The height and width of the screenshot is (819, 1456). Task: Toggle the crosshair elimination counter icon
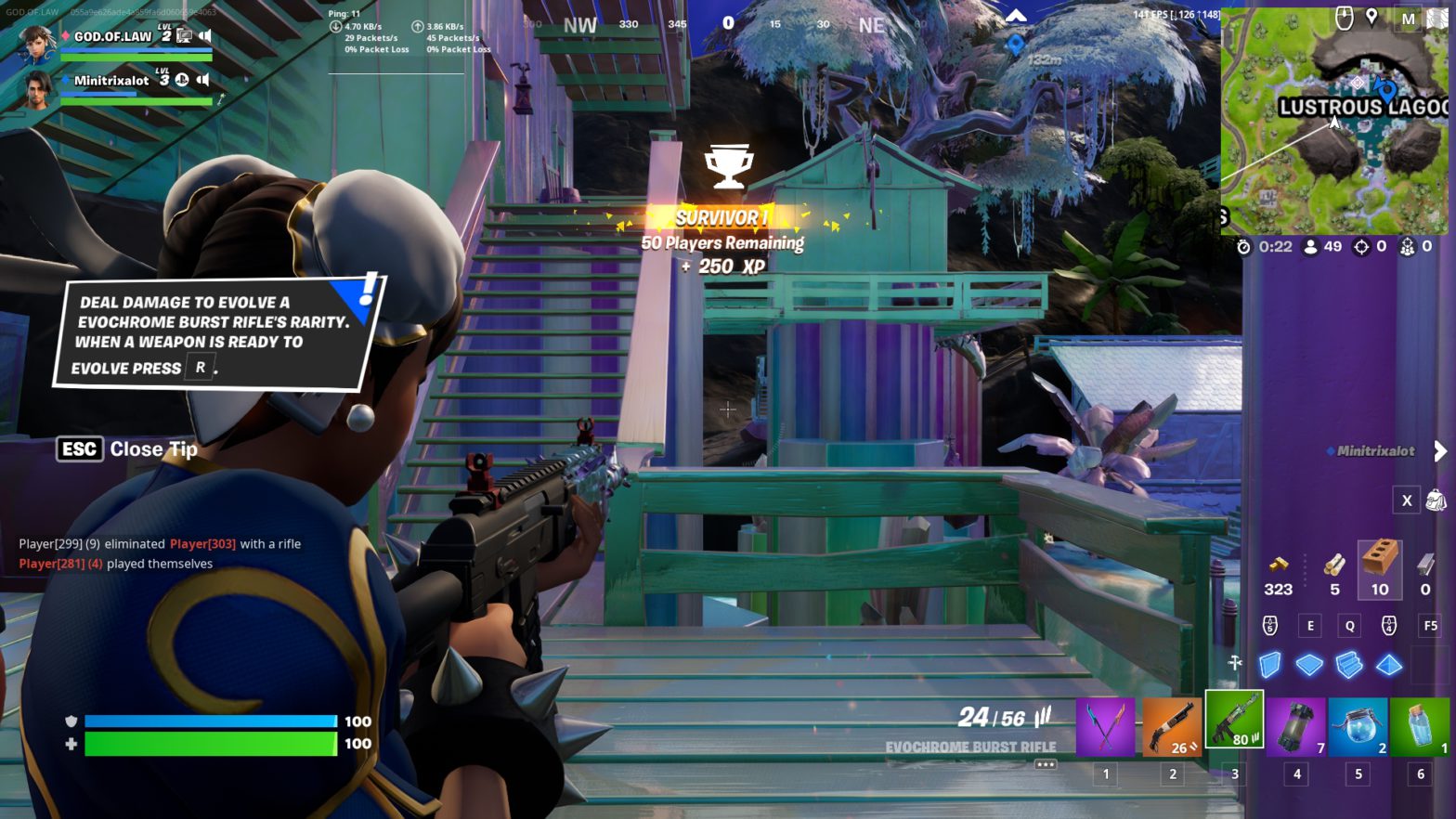(1361, 245)
